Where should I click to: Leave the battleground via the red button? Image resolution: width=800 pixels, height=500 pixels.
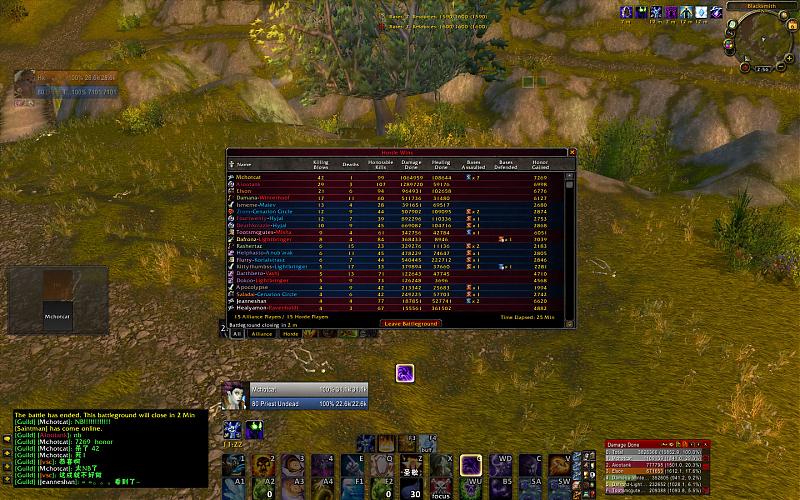point(412,323)
